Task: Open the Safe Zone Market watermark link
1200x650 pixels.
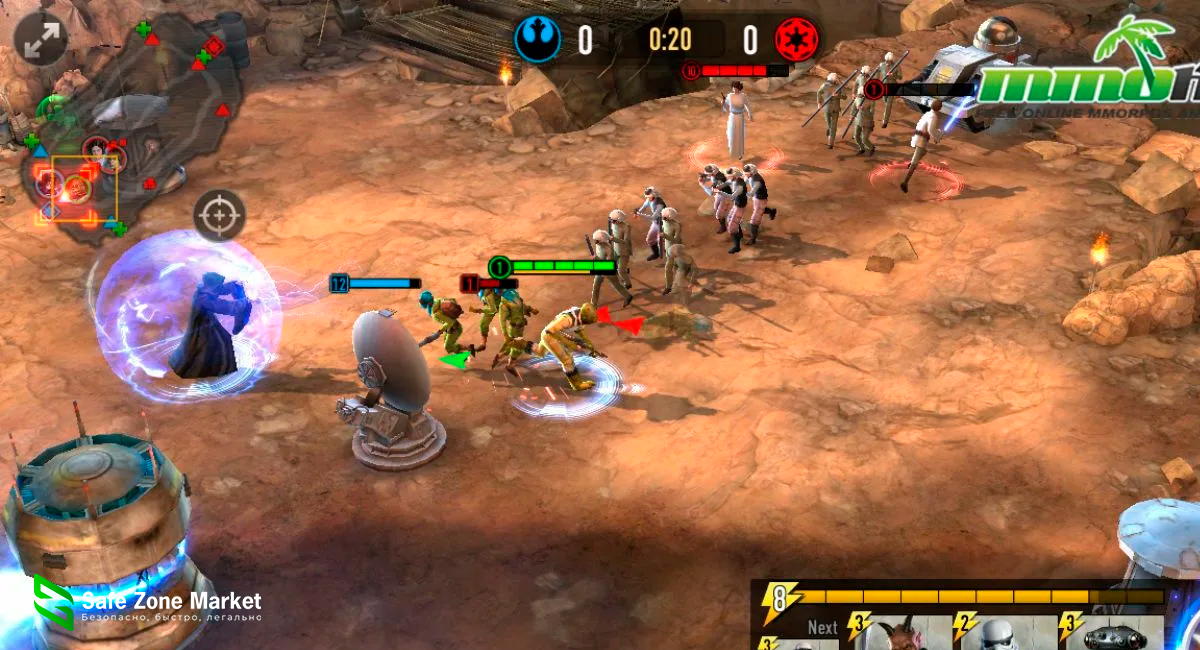Action: [x=148, y=605]
